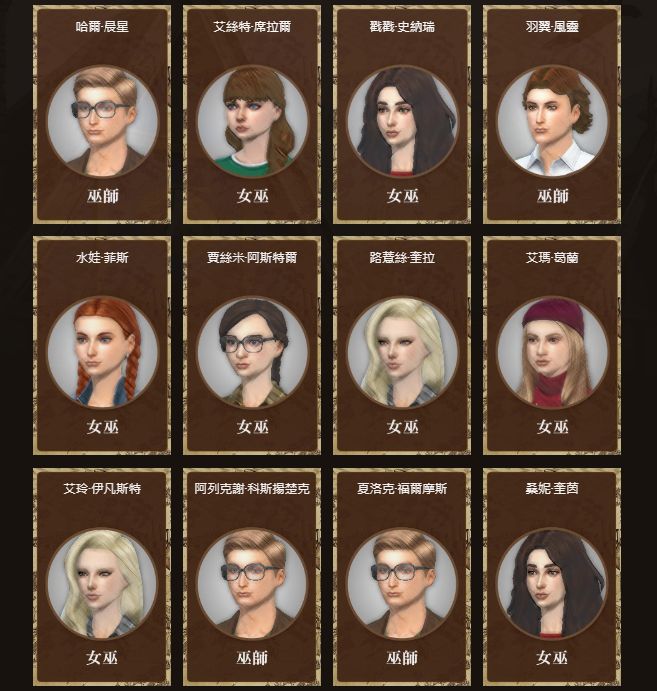Pick the 艾玲·伊凡斯特 witch card
The width and height of the screenshot is (657, 691).
(x=102, y=577)
